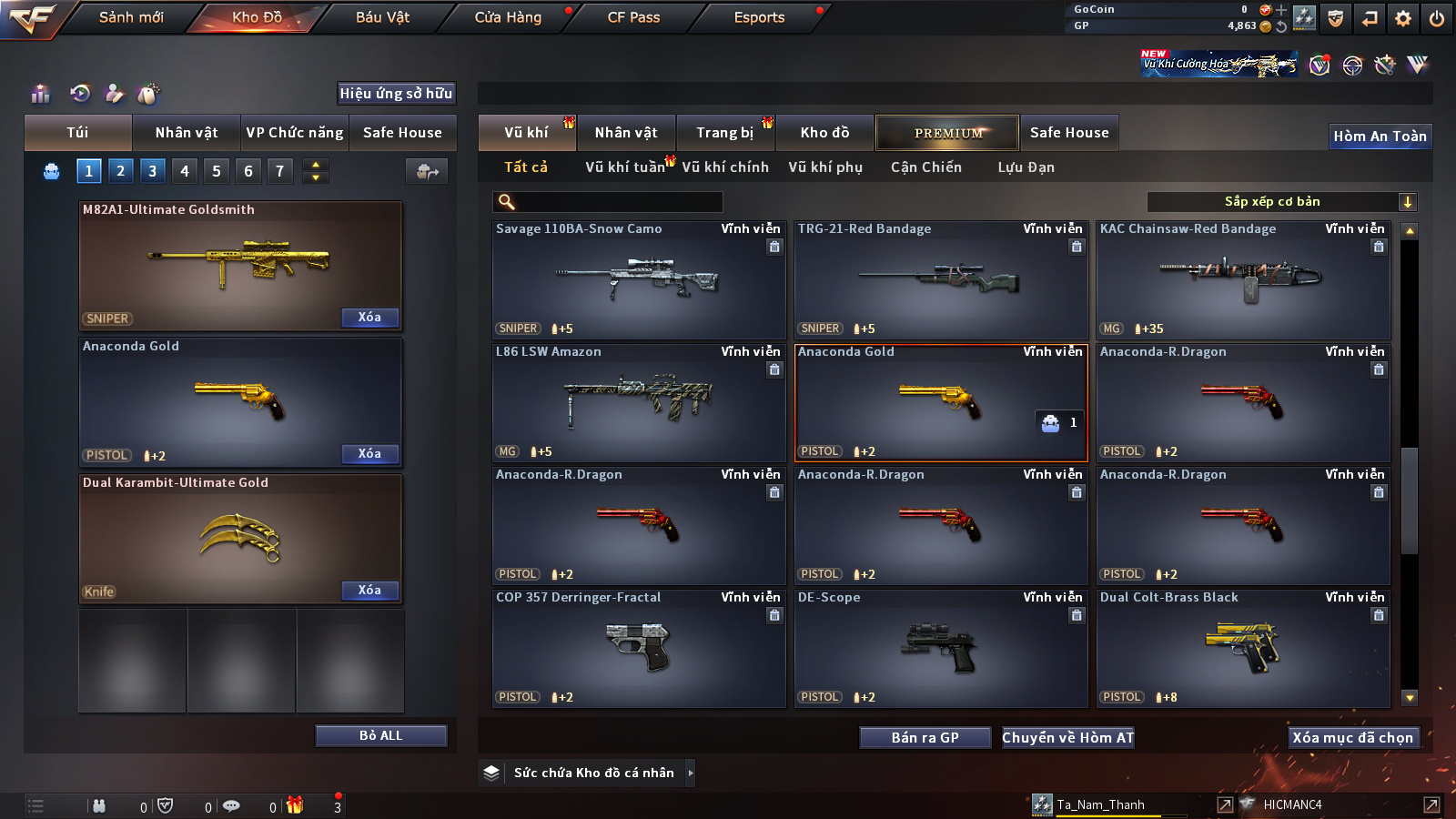The height and width of the screenshot is (819, 1456).
Task: Switch to the Trang bị tab
Action: pyautogui.click(x=724, y=133)
